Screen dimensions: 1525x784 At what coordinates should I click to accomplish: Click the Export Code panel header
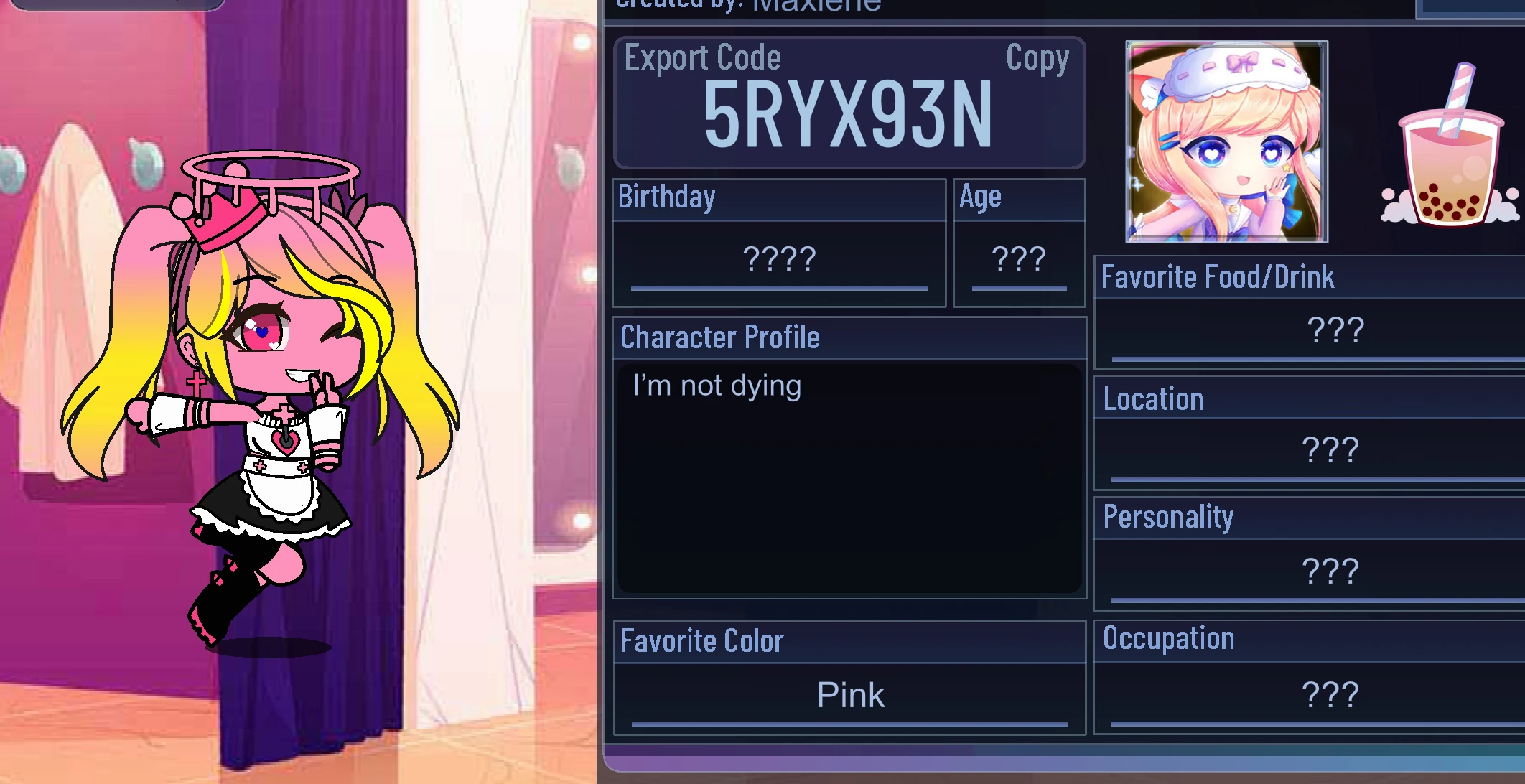point(701,59)
